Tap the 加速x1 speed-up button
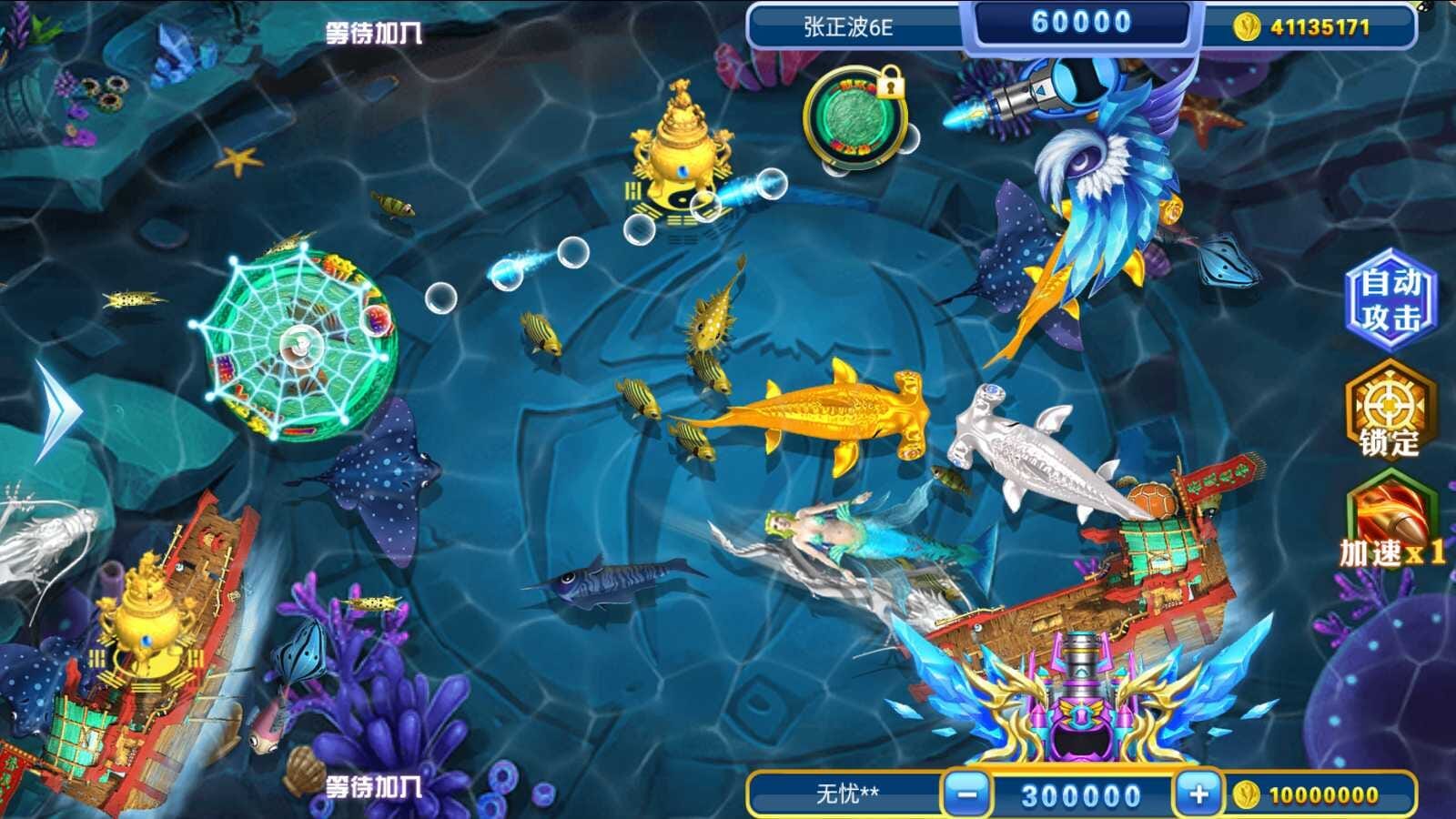 (1390, 523)
